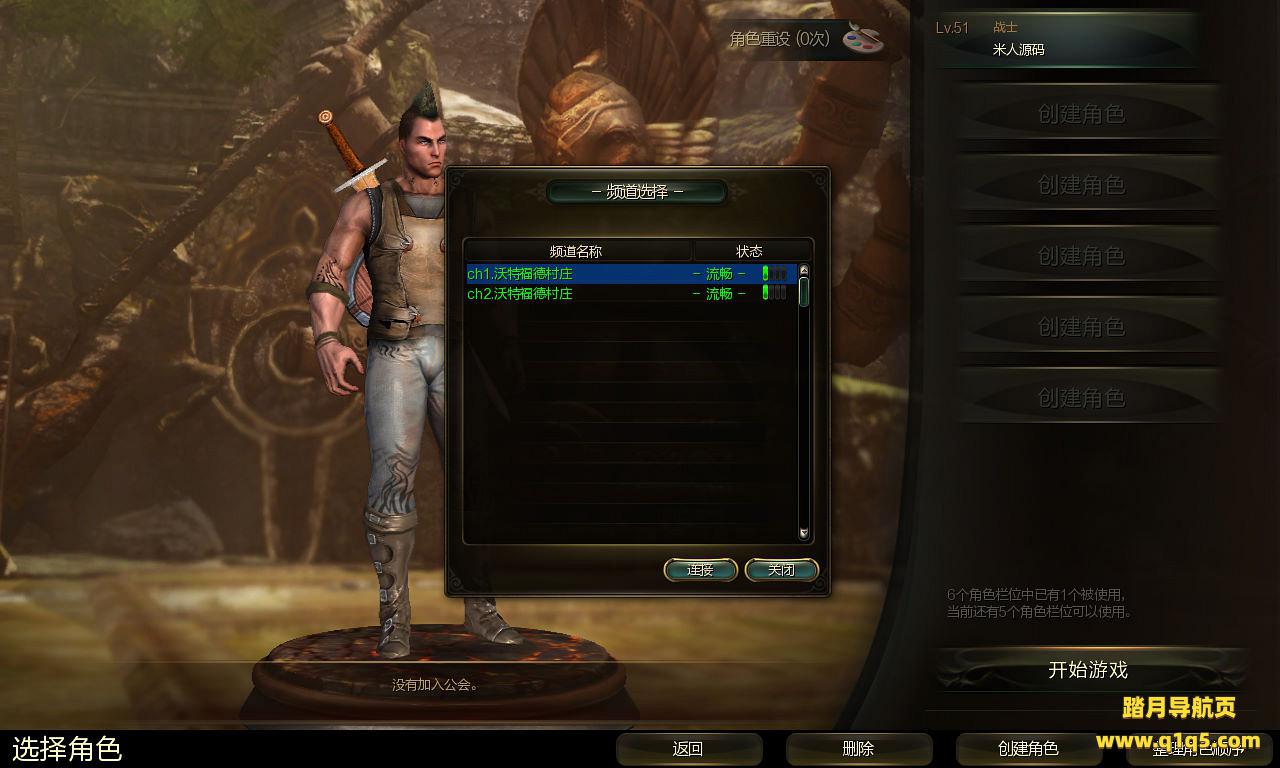Click 创建角色 in the bottom bar
Image resolution: width=1280 pixels, height=768 pixels.
point(1028,748)
